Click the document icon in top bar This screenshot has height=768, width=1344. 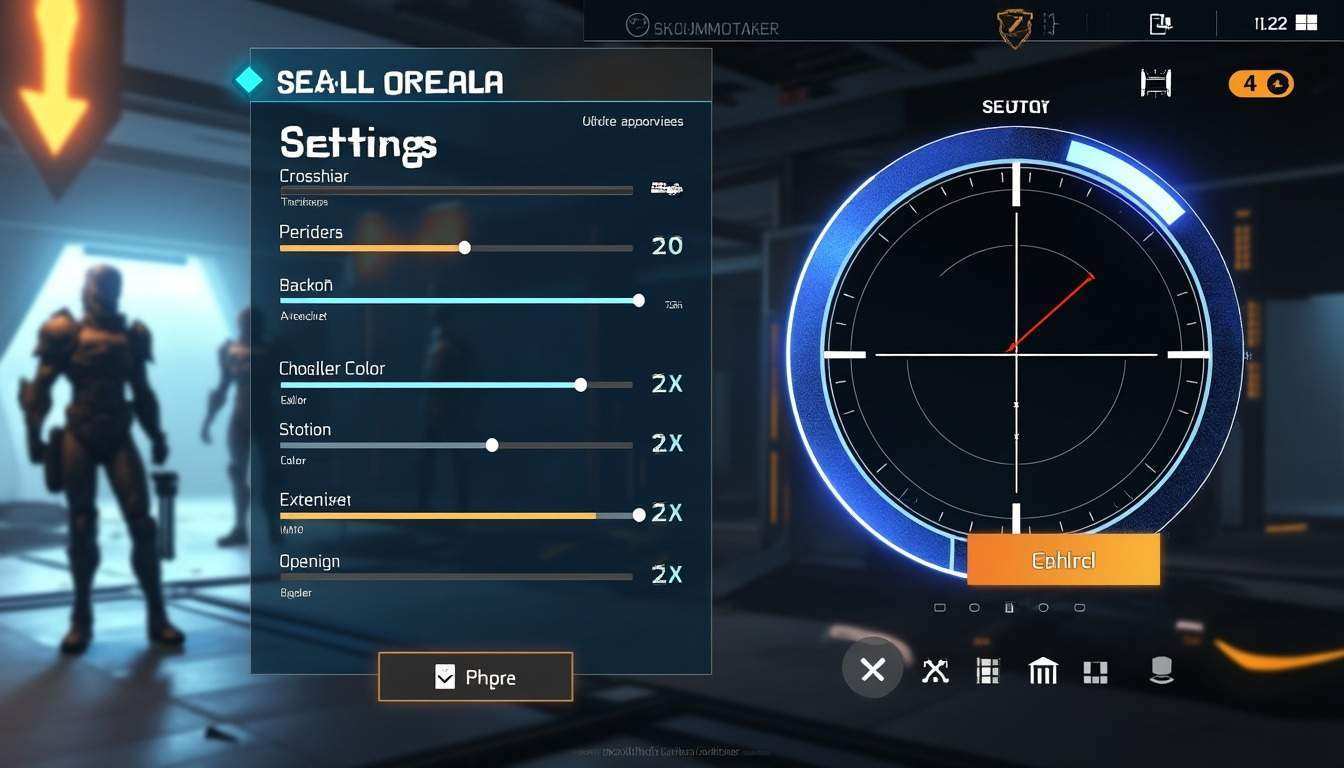tap(1160, 24)
